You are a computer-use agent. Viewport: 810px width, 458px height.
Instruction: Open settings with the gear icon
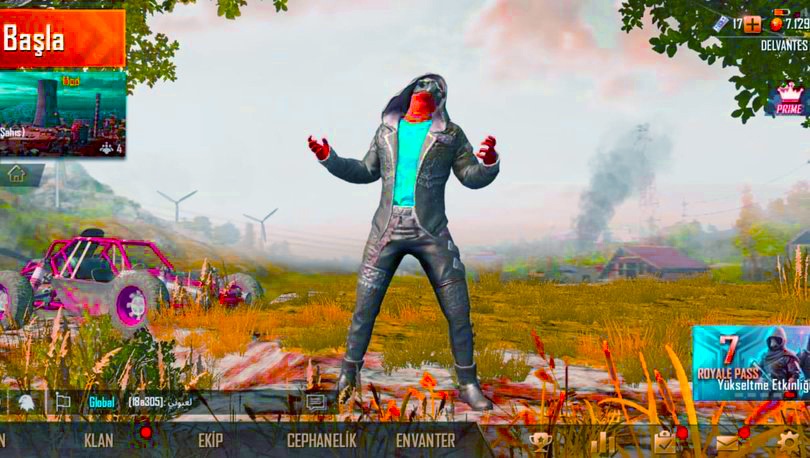(x=788, y=441)
